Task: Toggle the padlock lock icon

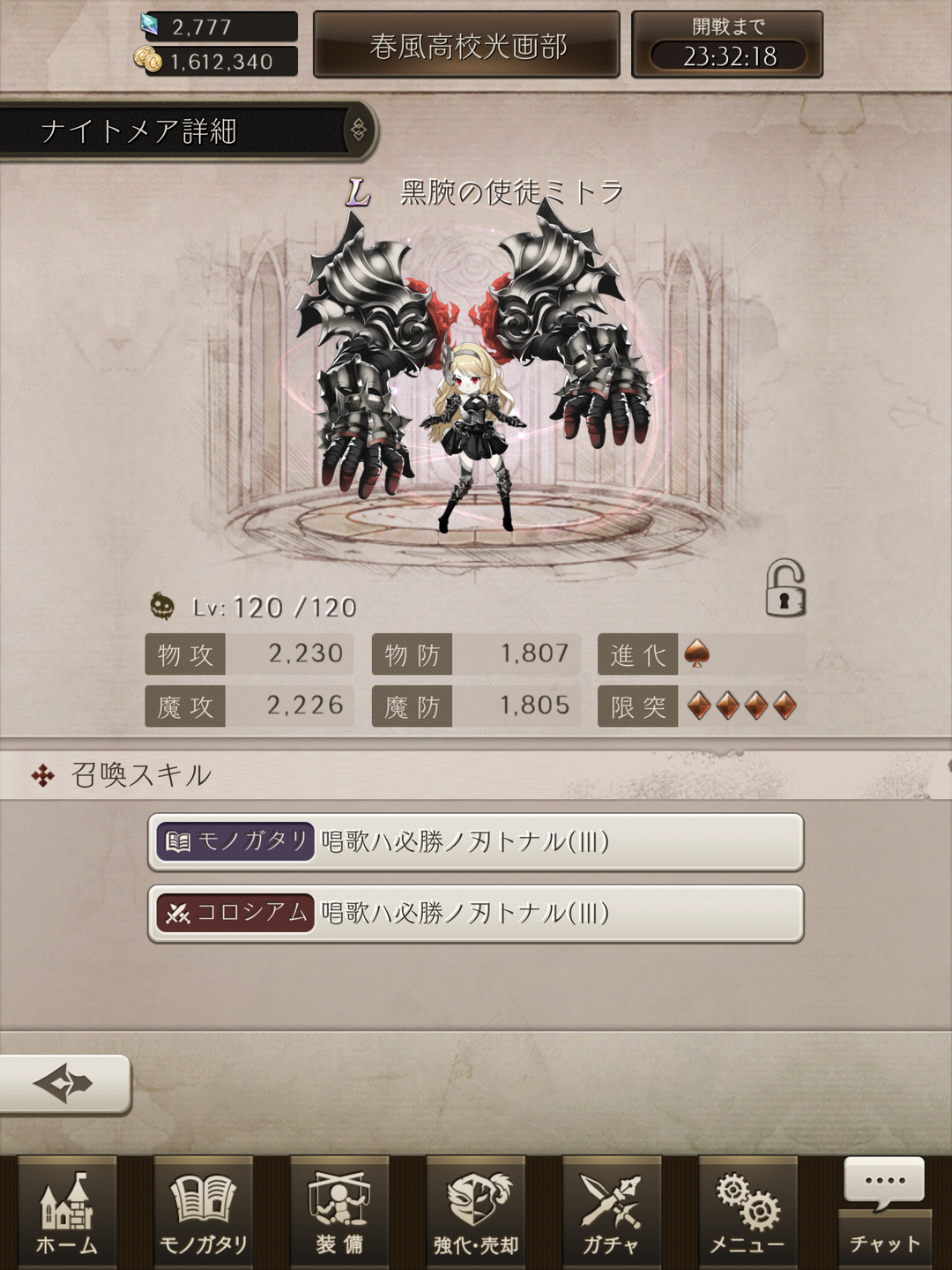Action: pos(785,588)
